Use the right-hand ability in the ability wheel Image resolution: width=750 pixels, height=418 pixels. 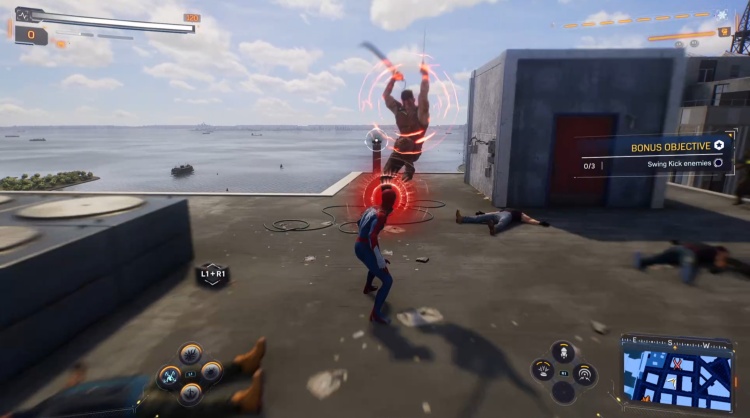pos(211,373)
